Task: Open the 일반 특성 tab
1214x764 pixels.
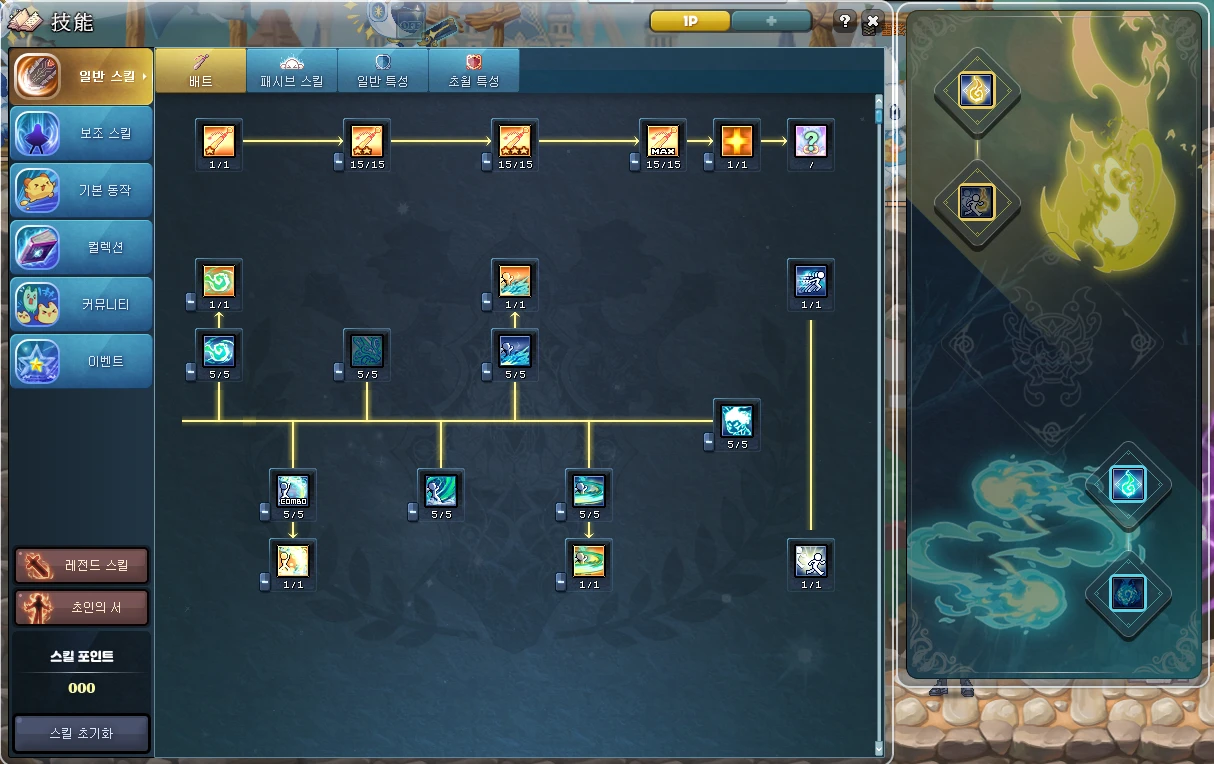Action: pyautogui.click(x=383, y=70)
